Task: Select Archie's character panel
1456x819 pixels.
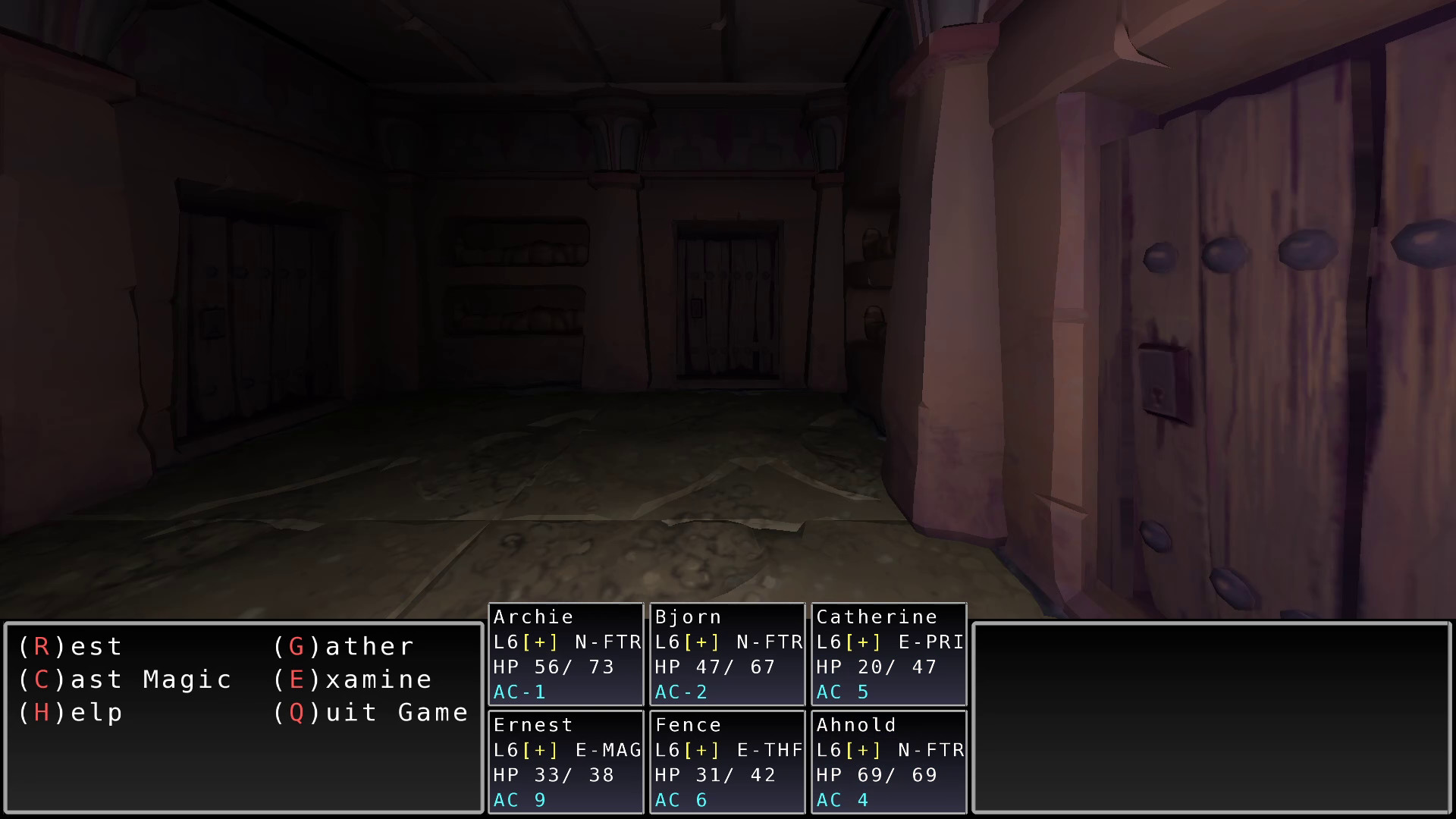Action: pos(565,654)
